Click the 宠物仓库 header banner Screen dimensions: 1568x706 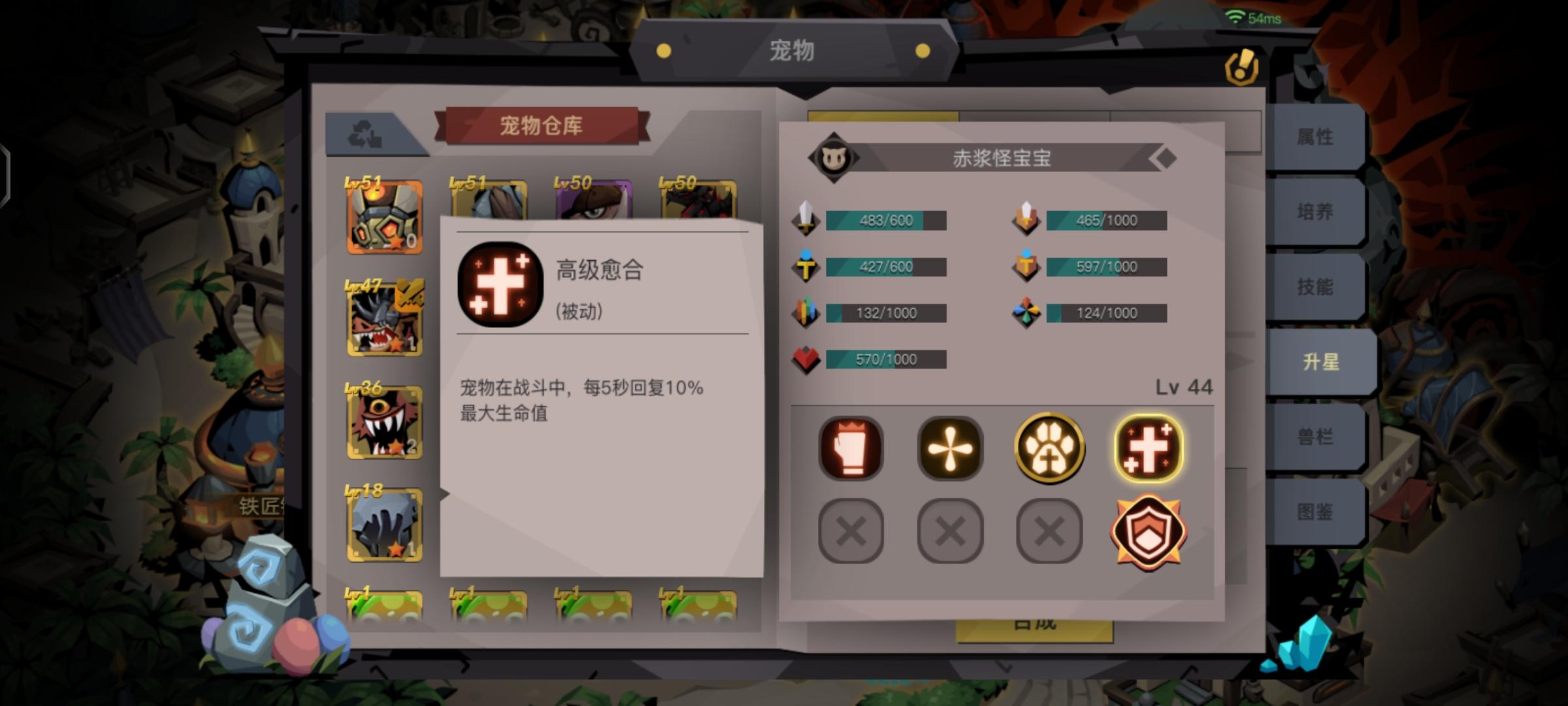coord(540,126)
